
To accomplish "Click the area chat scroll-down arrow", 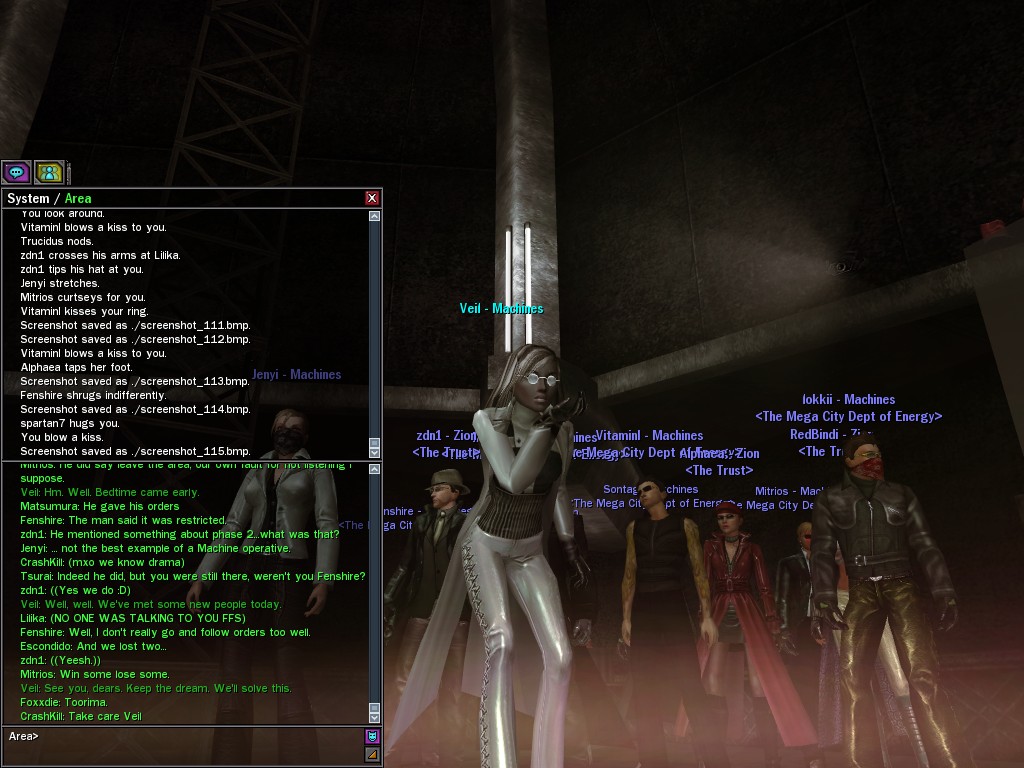I will coord(375,717).
